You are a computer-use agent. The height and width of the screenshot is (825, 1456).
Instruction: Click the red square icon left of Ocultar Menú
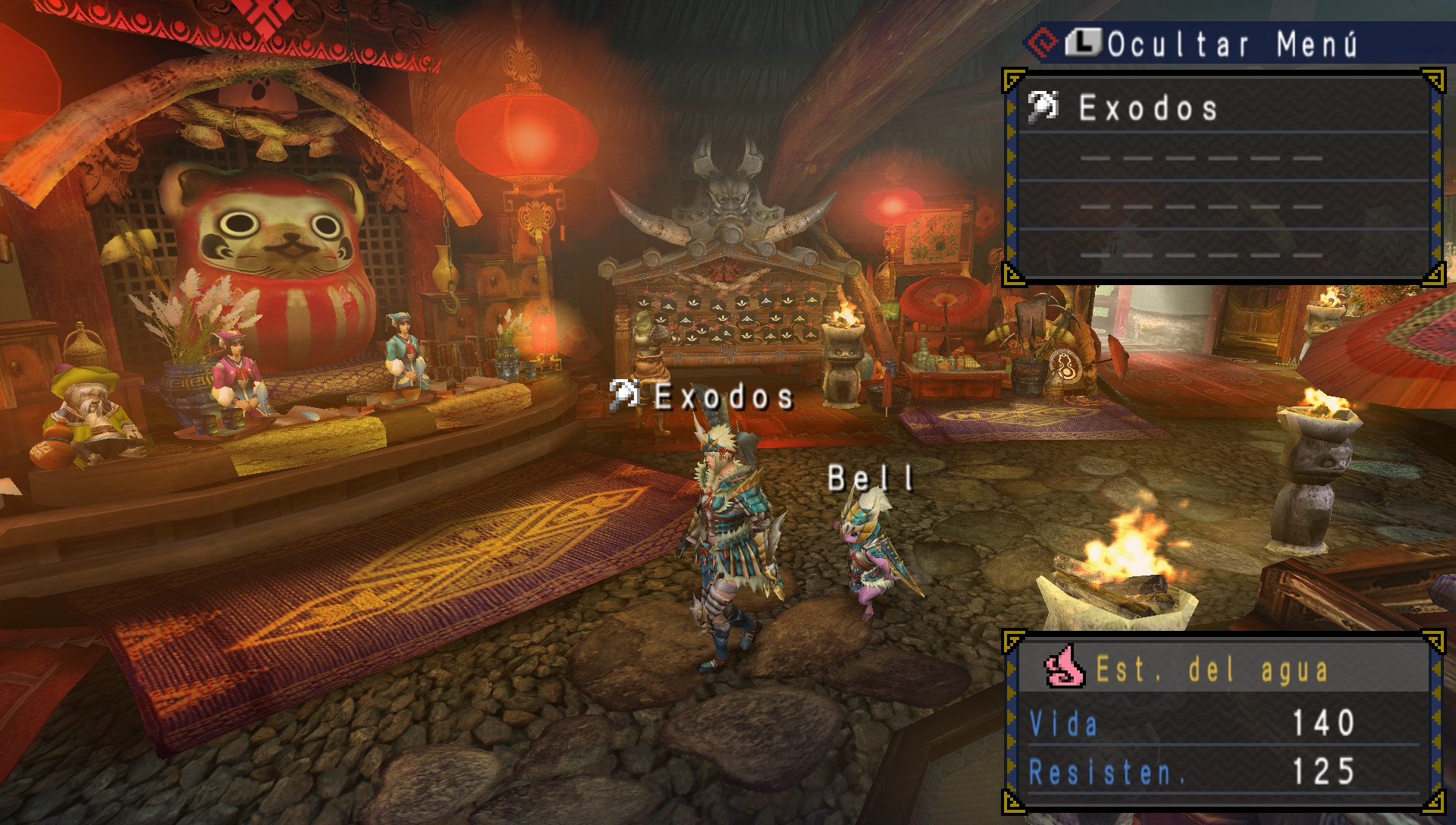click(1041, 44)
